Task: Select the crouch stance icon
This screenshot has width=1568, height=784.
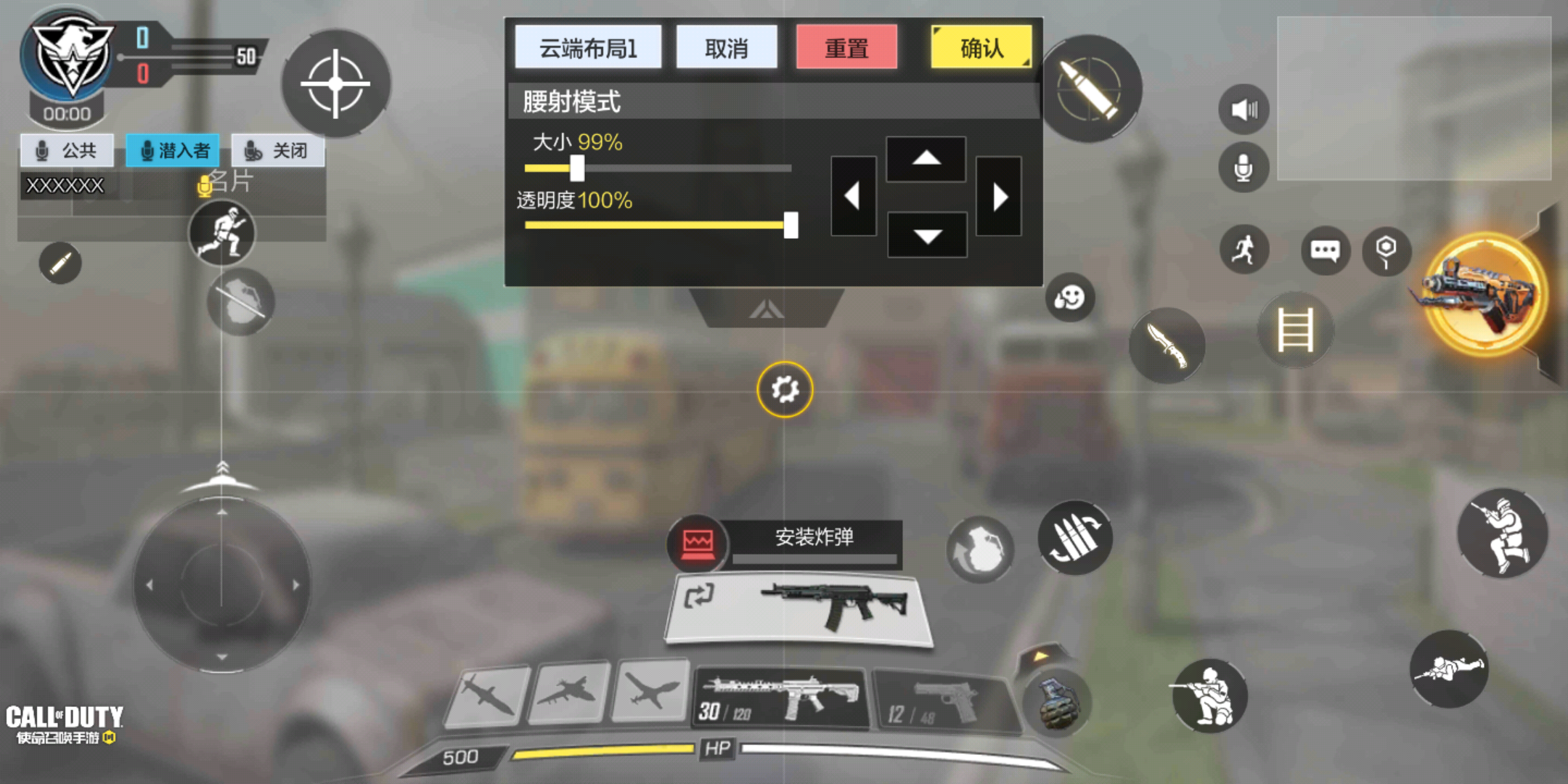Action: [1211, 695]
